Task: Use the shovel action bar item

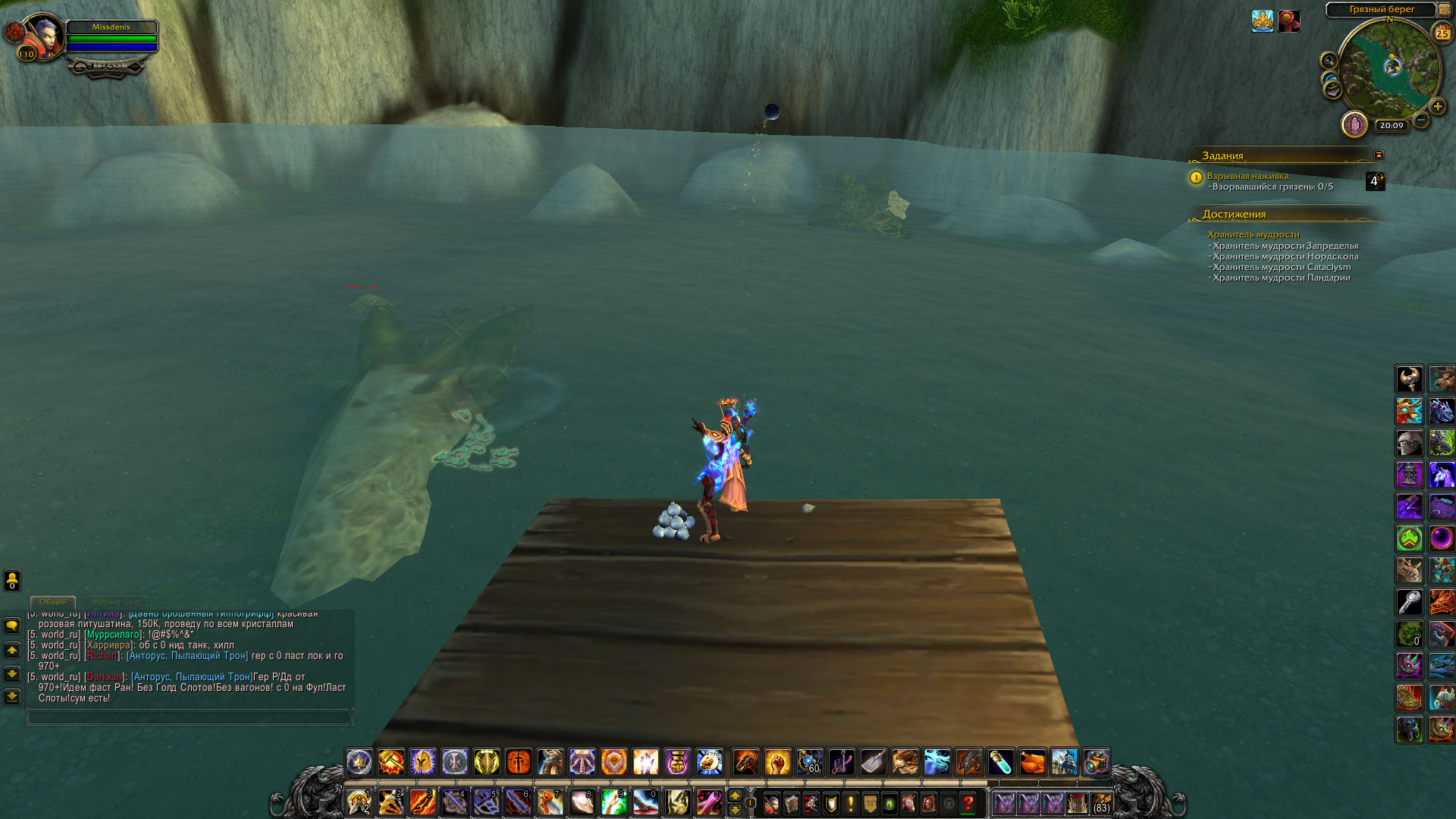Action: pos(873,761)
